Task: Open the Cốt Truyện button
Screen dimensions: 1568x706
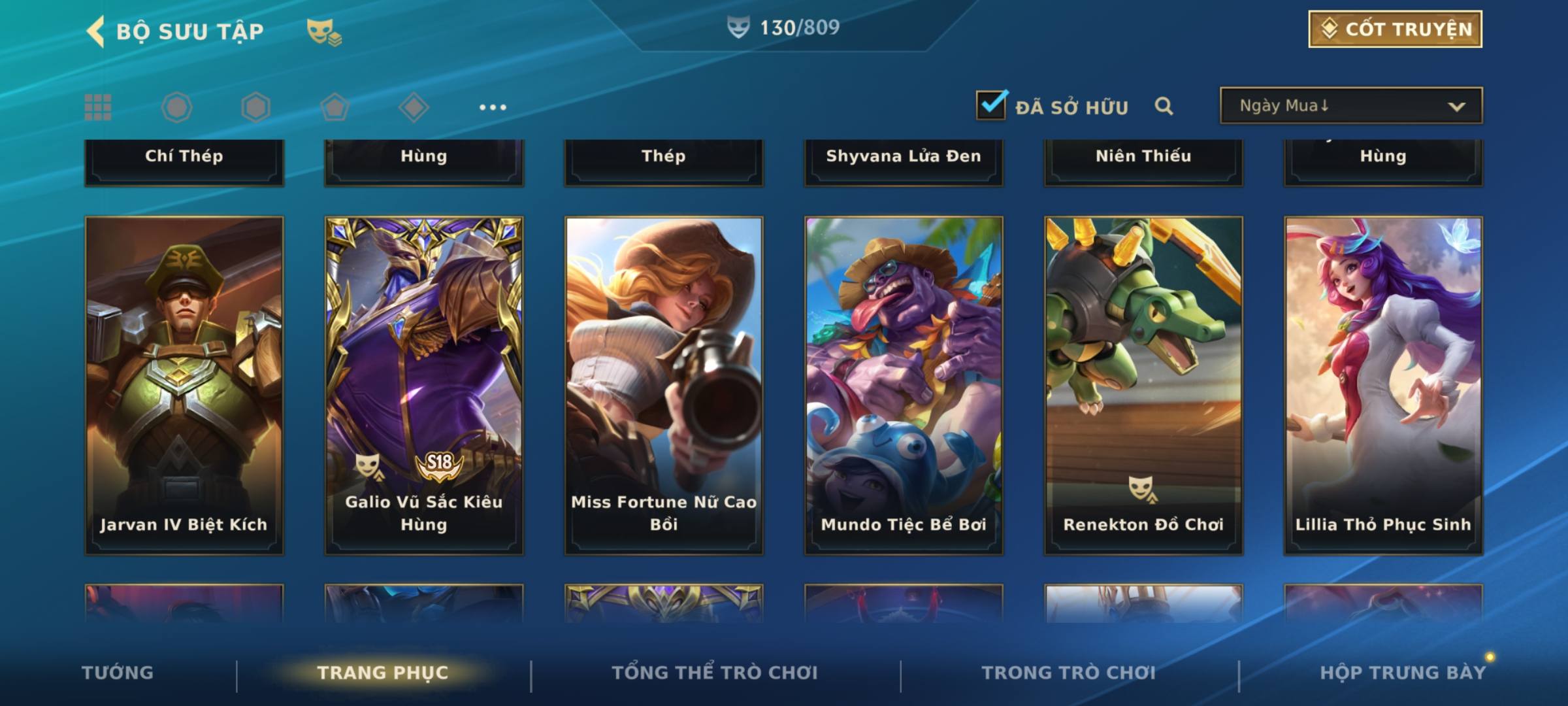Action: coord(1395,29)
